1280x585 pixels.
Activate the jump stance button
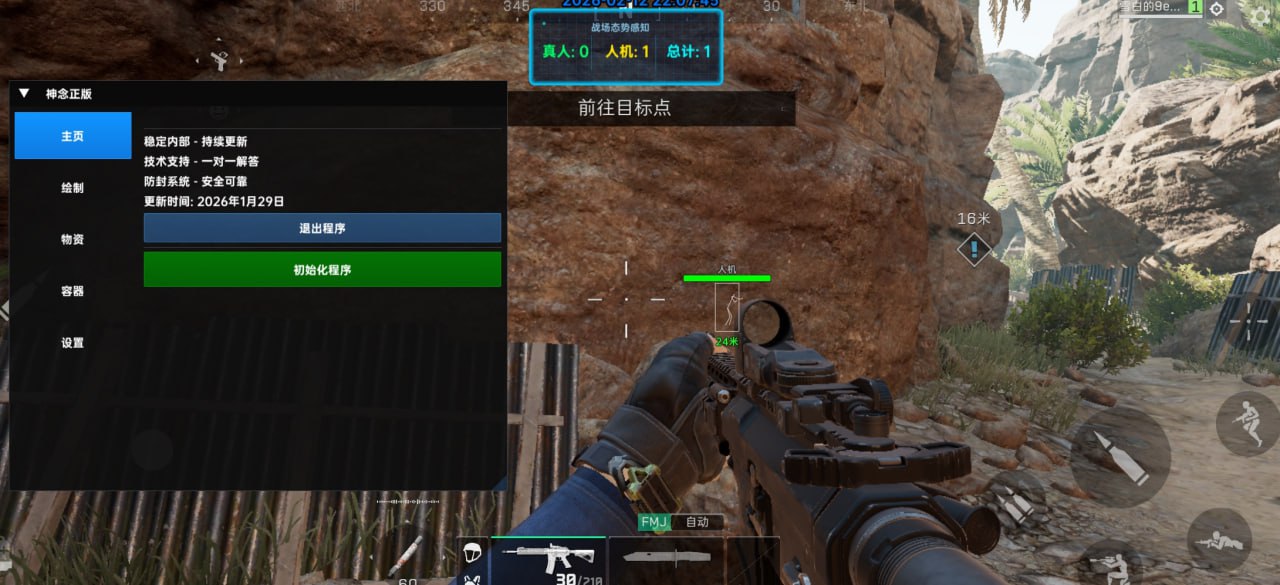point(1246,423)
